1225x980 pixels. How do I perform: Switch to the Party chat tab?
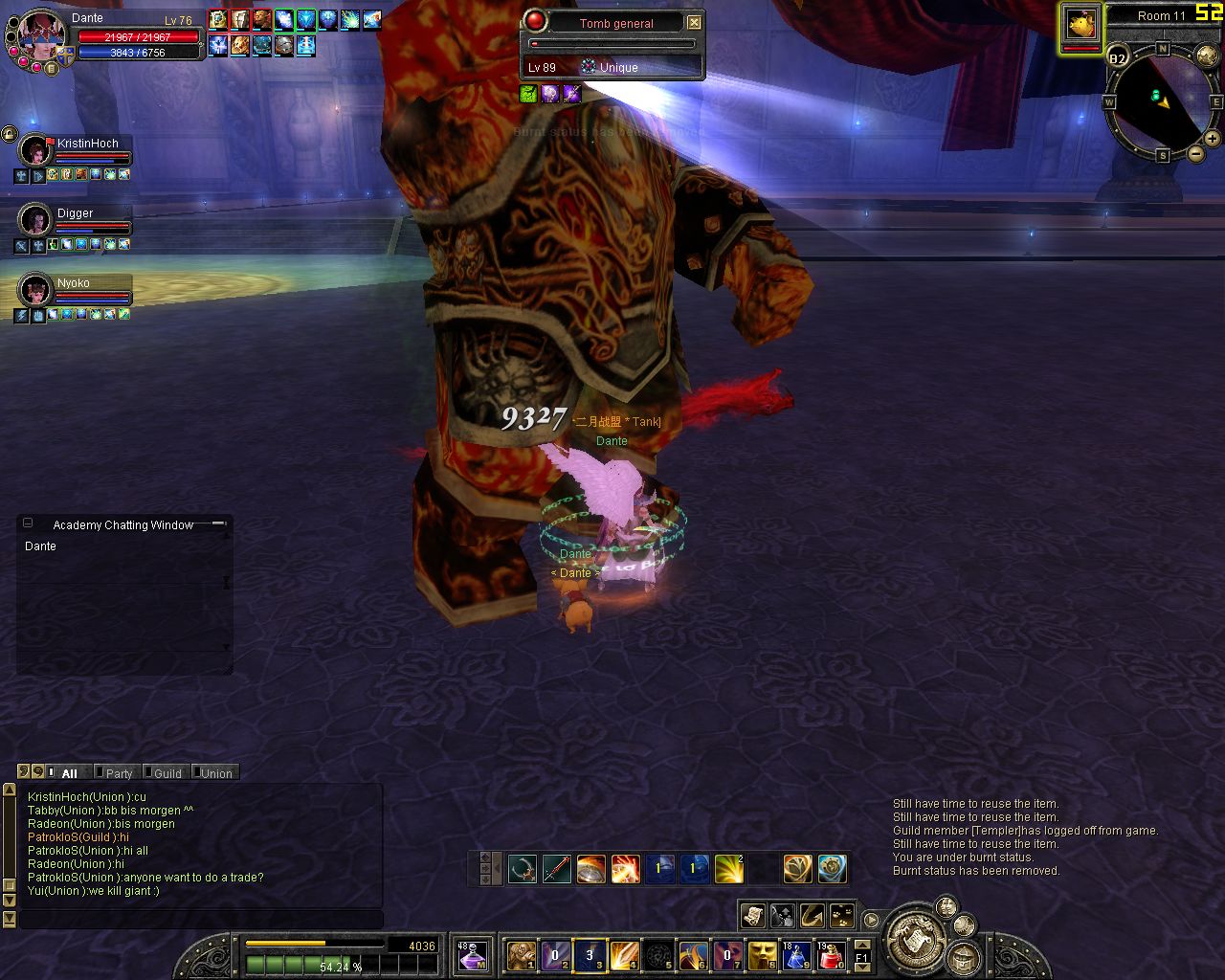coord(119,773)
